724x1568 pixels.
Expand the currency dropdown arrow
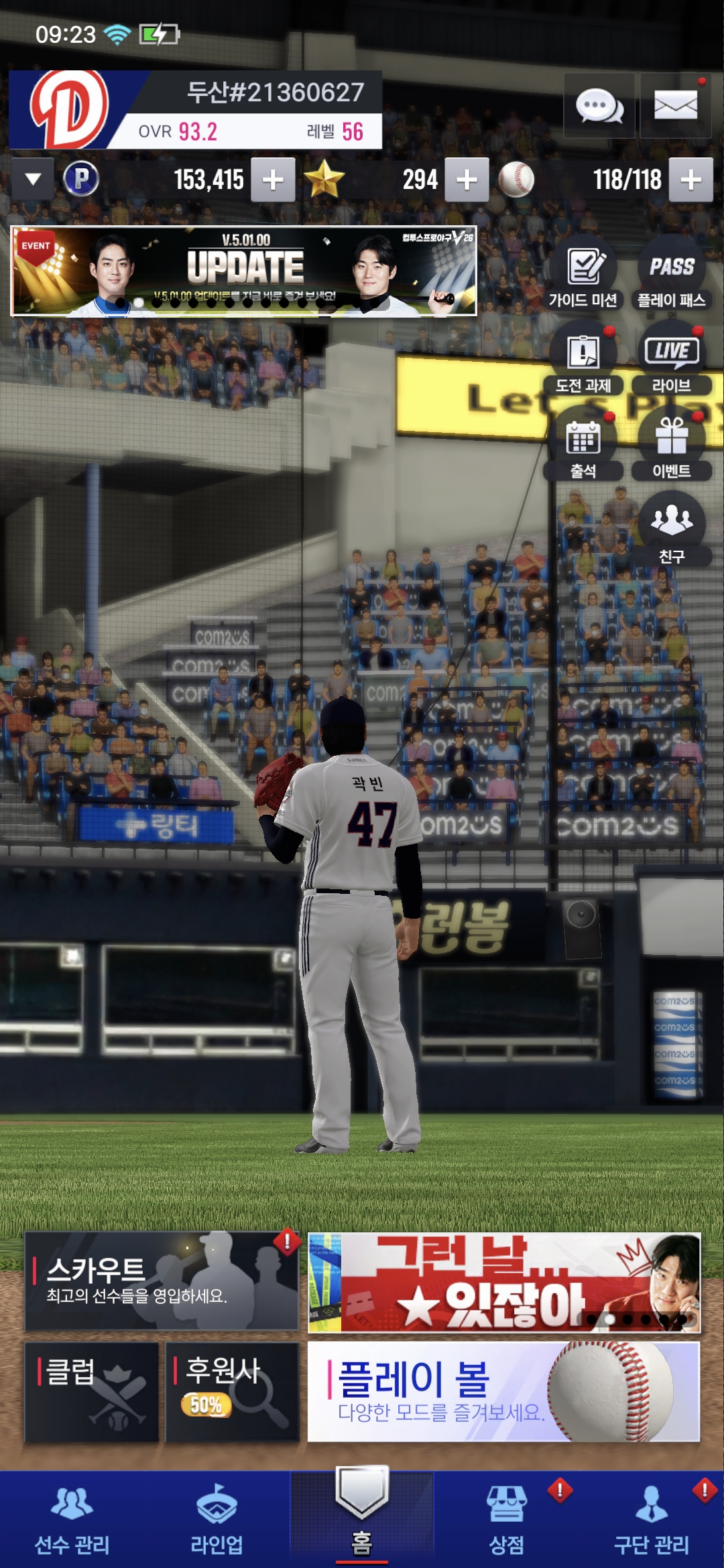(x=33, y=180)
